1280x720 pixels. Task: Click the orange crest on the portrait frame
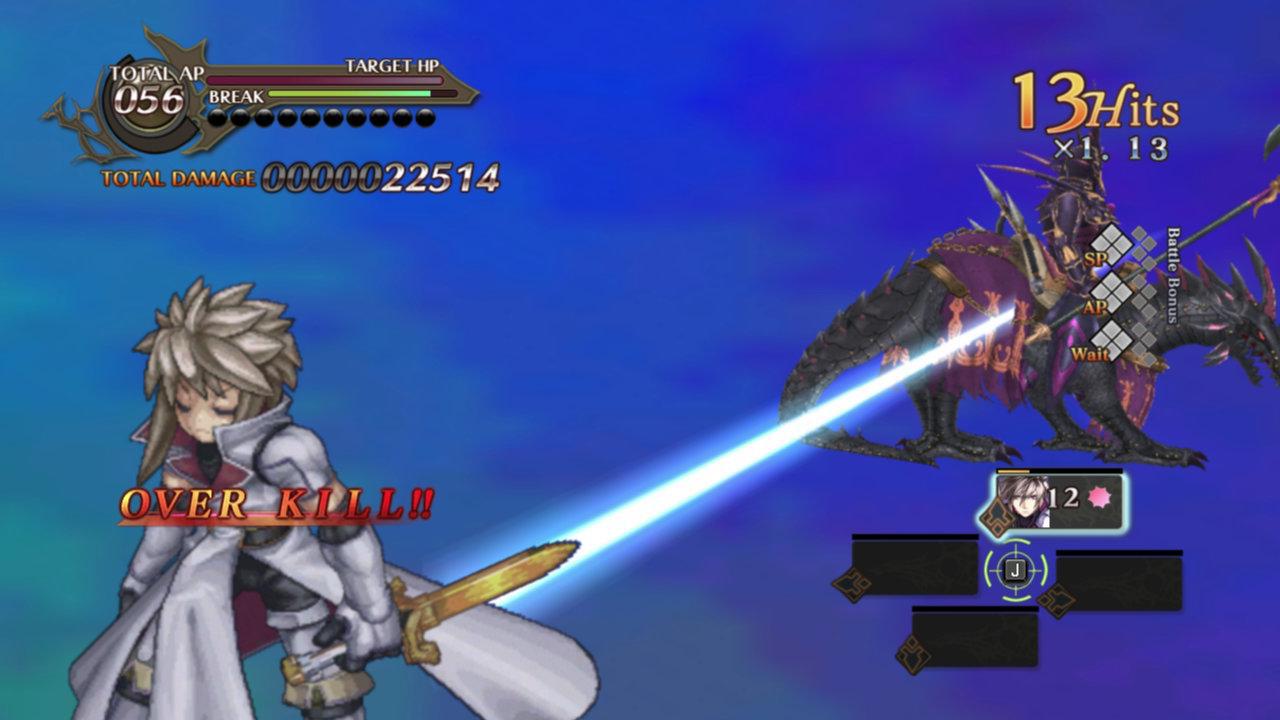tap(997, 515)
